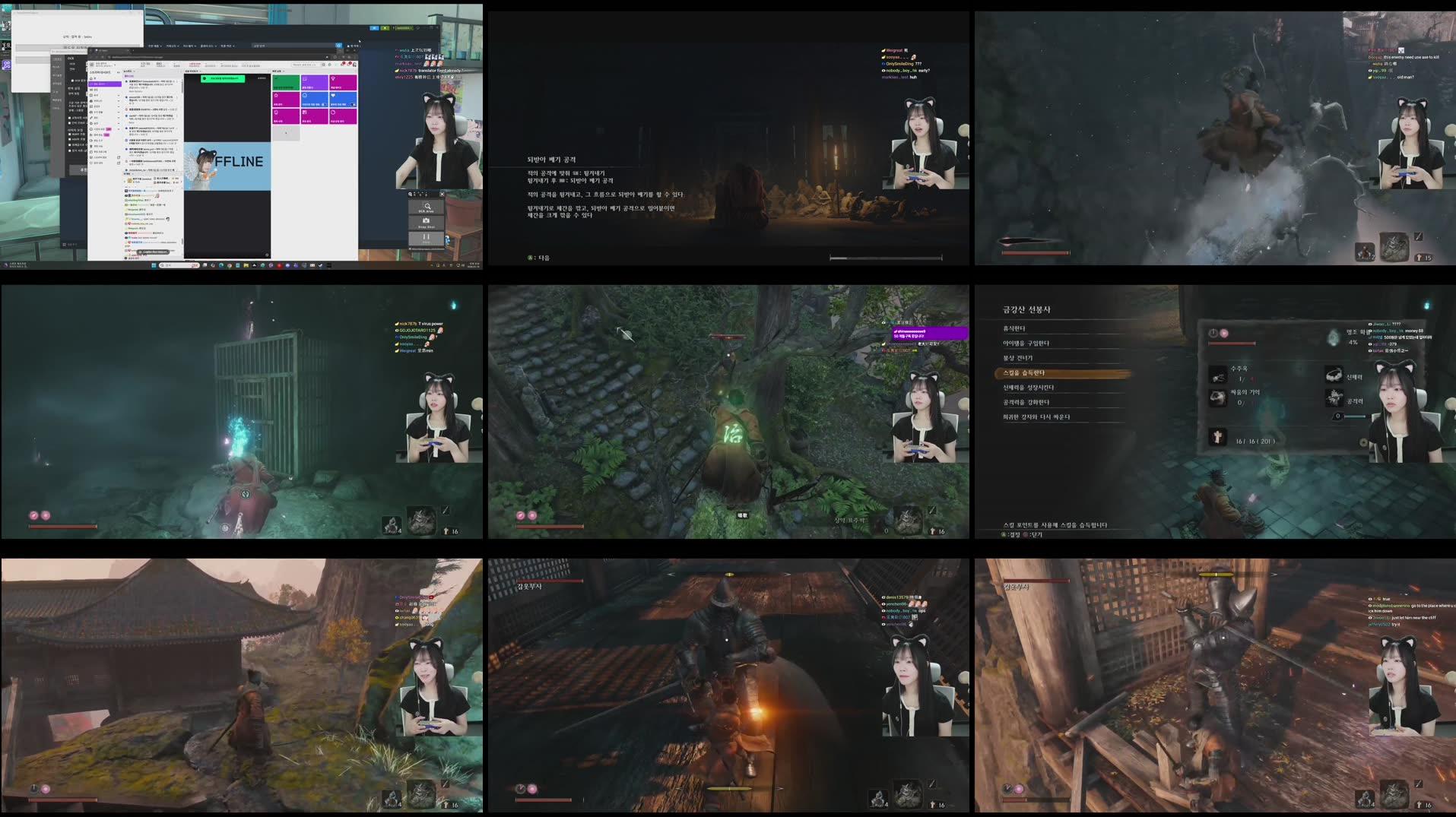1456x817 pixels.
Task: Toggle the switch on the left blue dashboard tile
Action: click(x=325, y=105)
